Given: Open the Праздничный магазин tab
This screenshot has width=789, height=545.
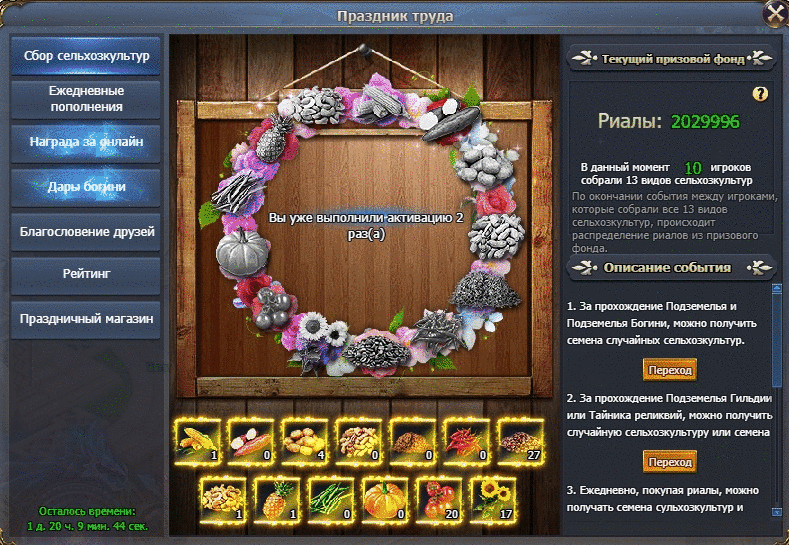Looking at the screenshot, I should pyautogui.click(x=85, y=320).
